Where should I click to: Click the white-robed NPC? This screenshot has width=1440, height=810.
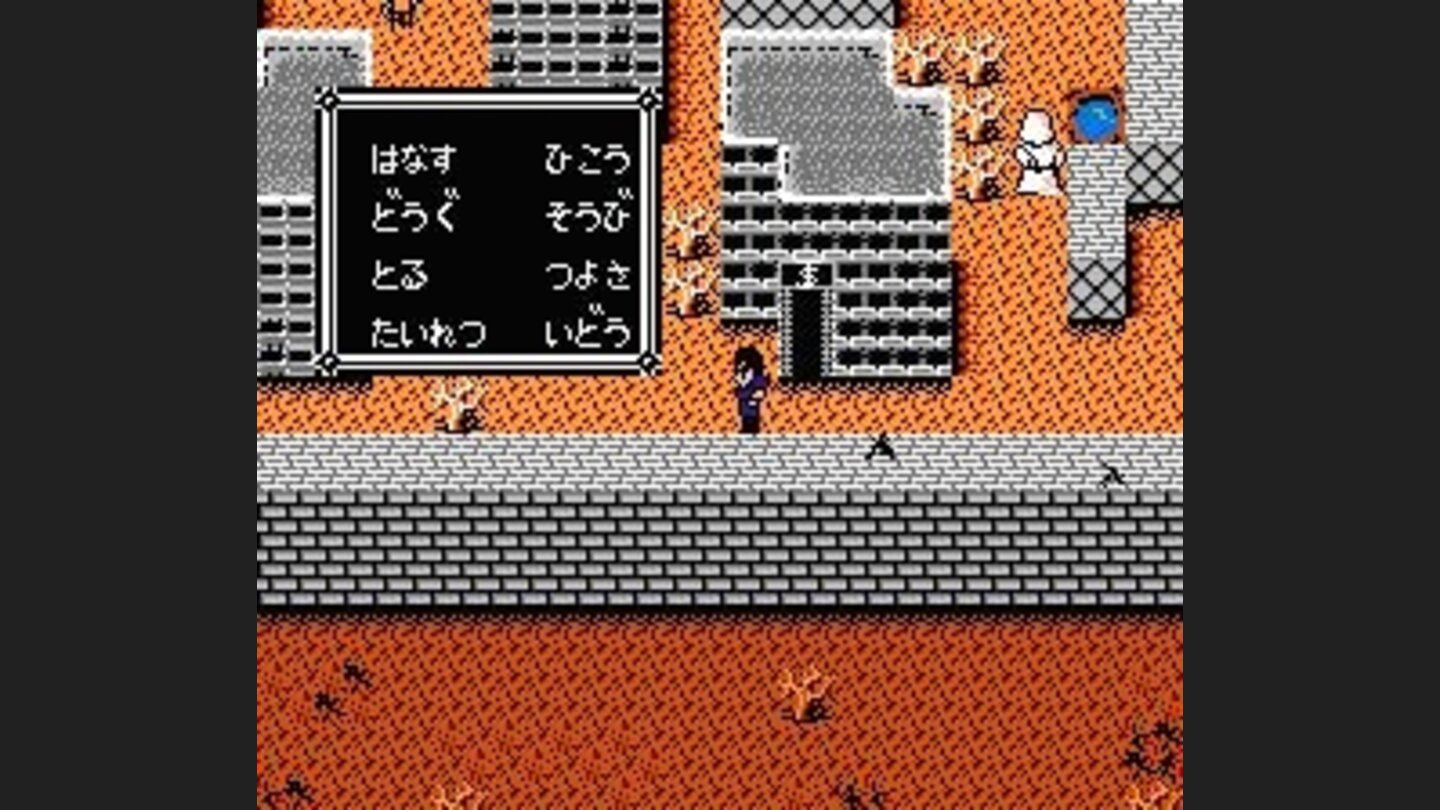coord(1036,150)
